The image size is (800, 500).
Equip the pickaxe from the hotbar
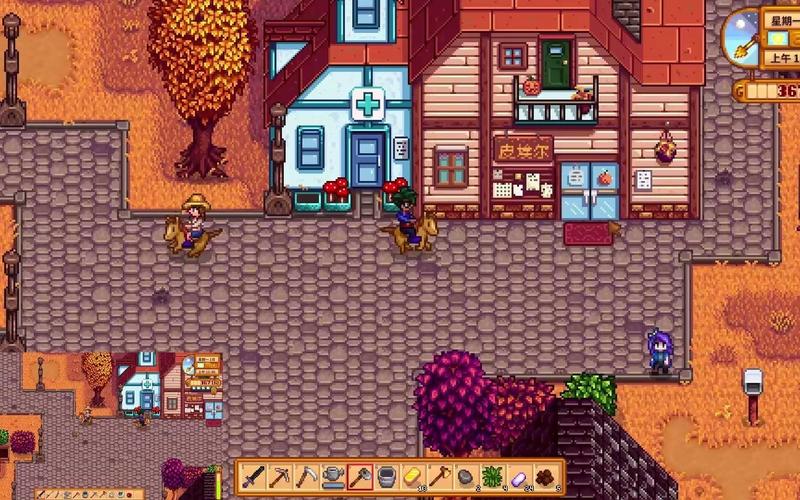pyautogui.click(x=280, y=477)
